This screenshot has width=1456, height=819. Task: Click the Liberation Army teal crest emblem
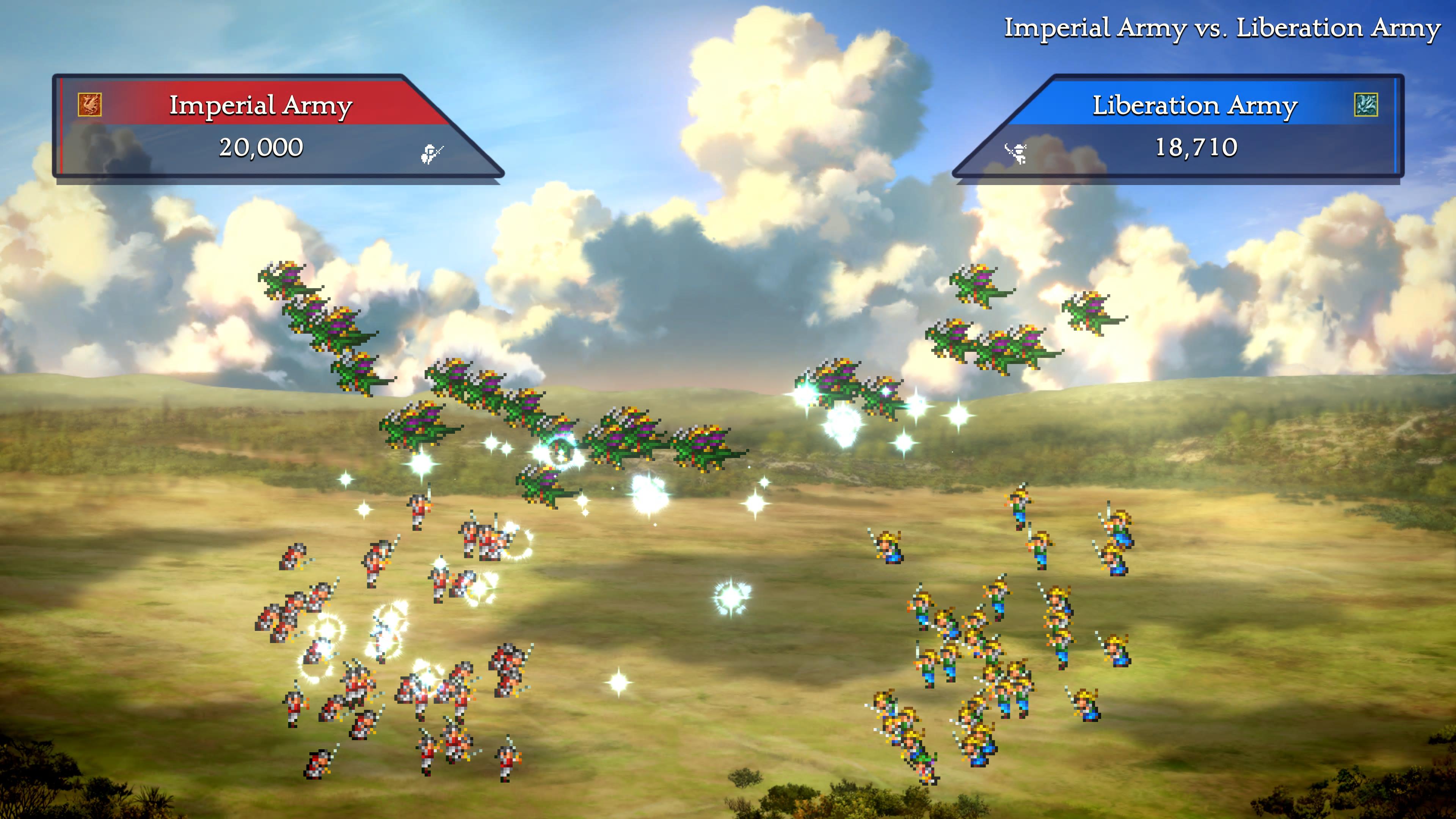tap(1365, 105)
